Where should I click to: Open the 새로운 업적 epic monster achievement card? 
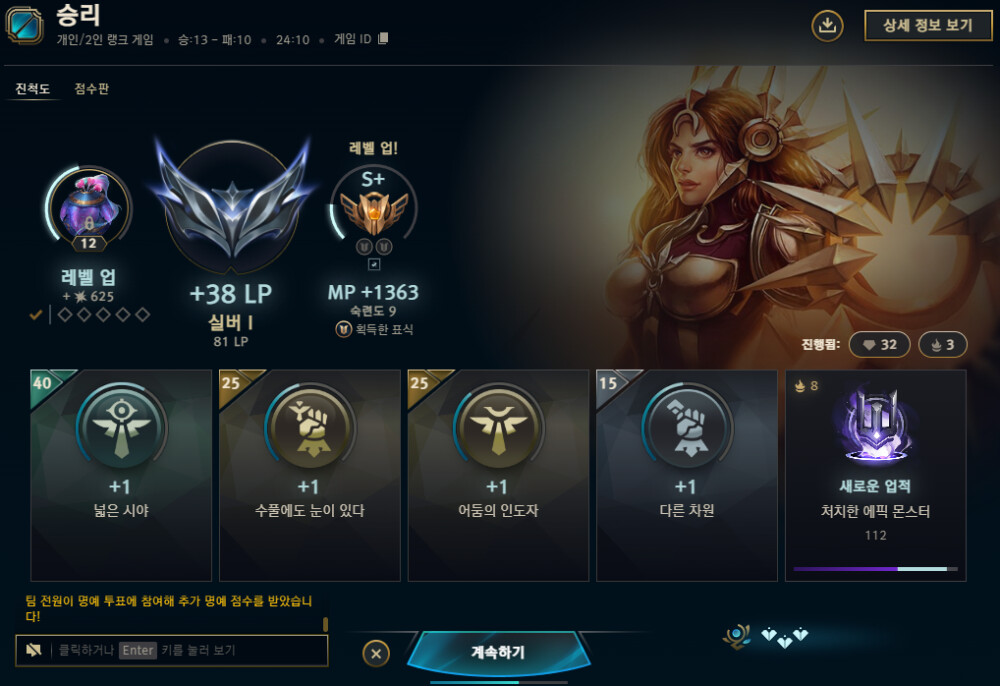pos(875,475)
